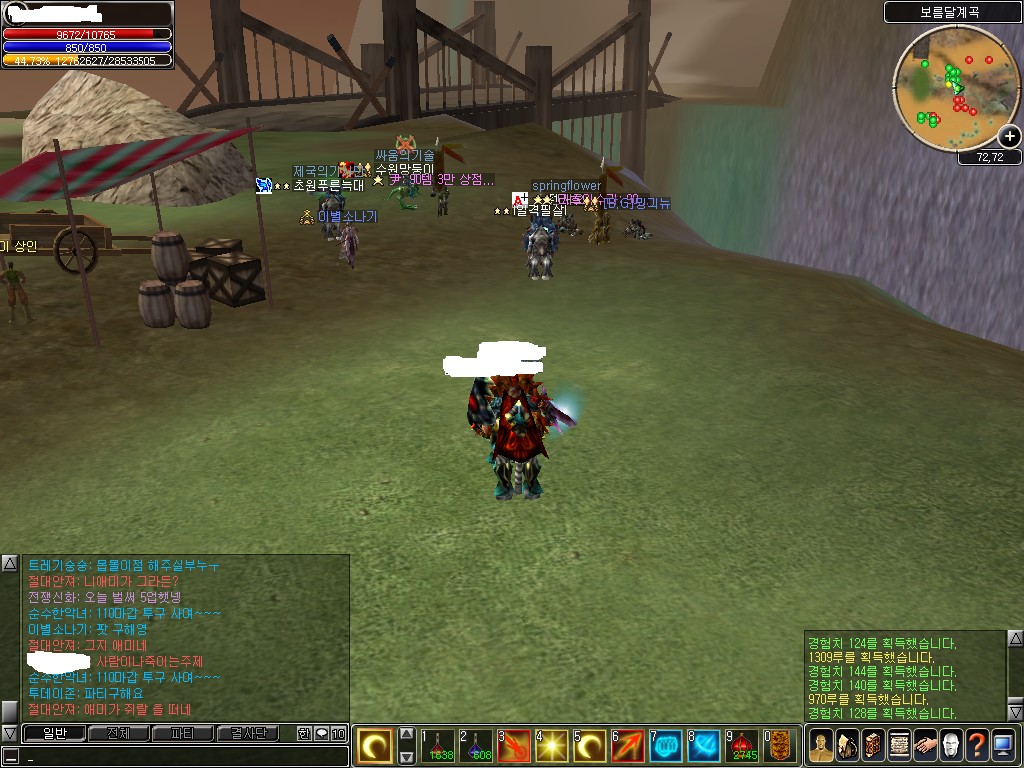The height and width of the screenshot is (768, 1024).
Task: Switch to the 전체 chat tab
Action: 118,733
